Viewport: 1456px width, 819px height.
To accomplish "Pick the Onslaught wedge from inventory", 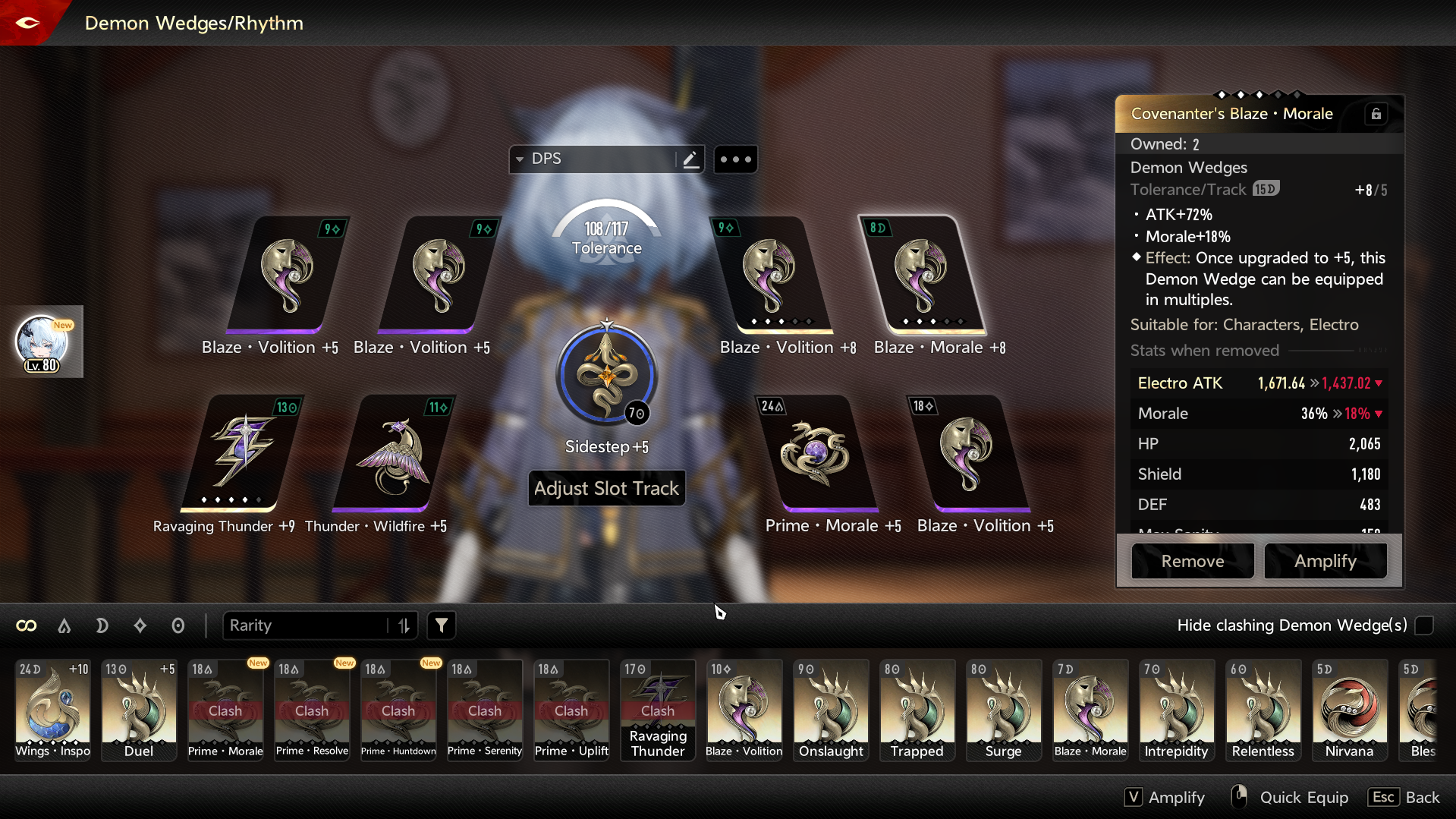I will pyautogui.click(x=831, y=710).
